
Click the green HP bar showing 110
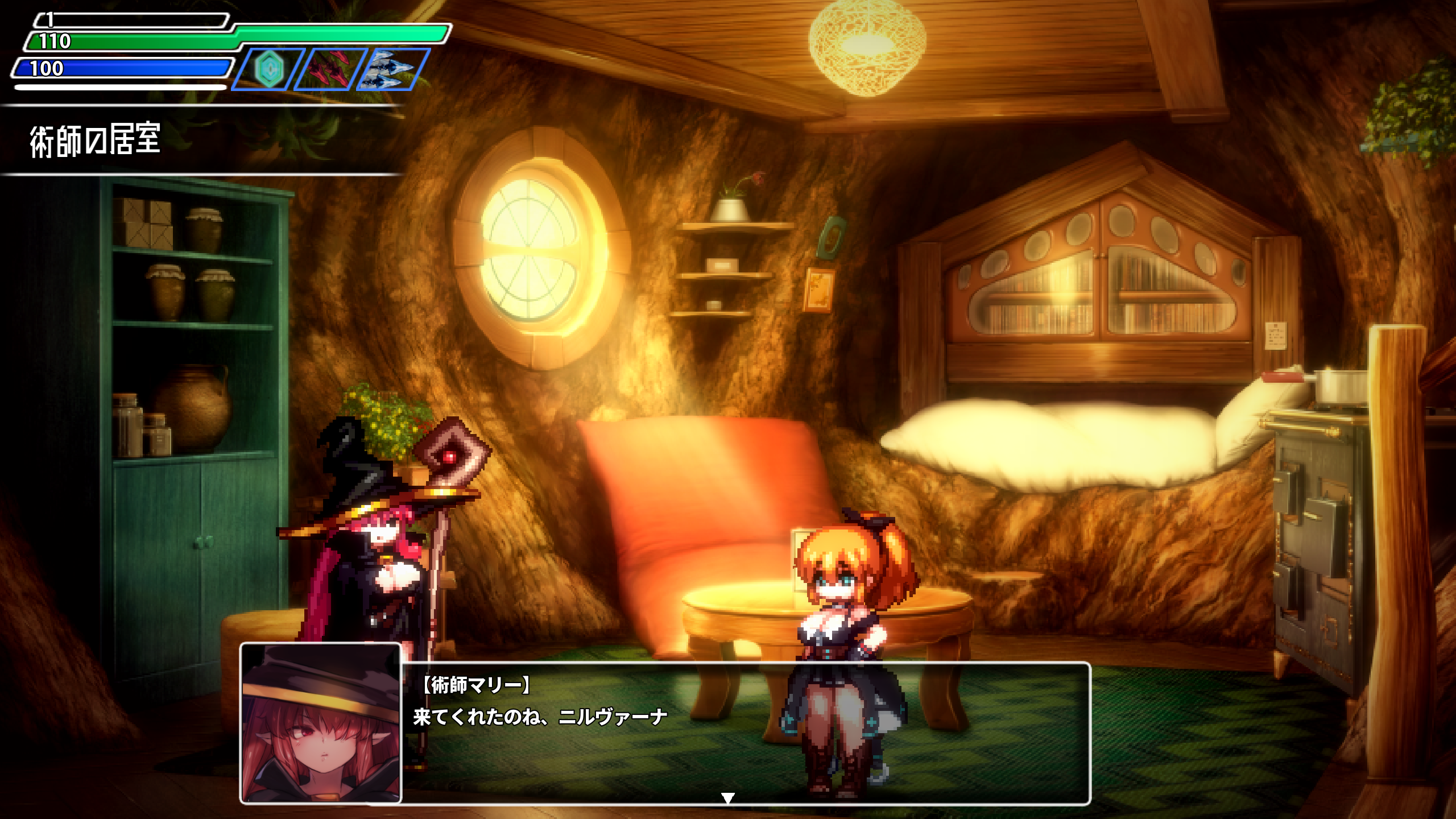(142, 40)
